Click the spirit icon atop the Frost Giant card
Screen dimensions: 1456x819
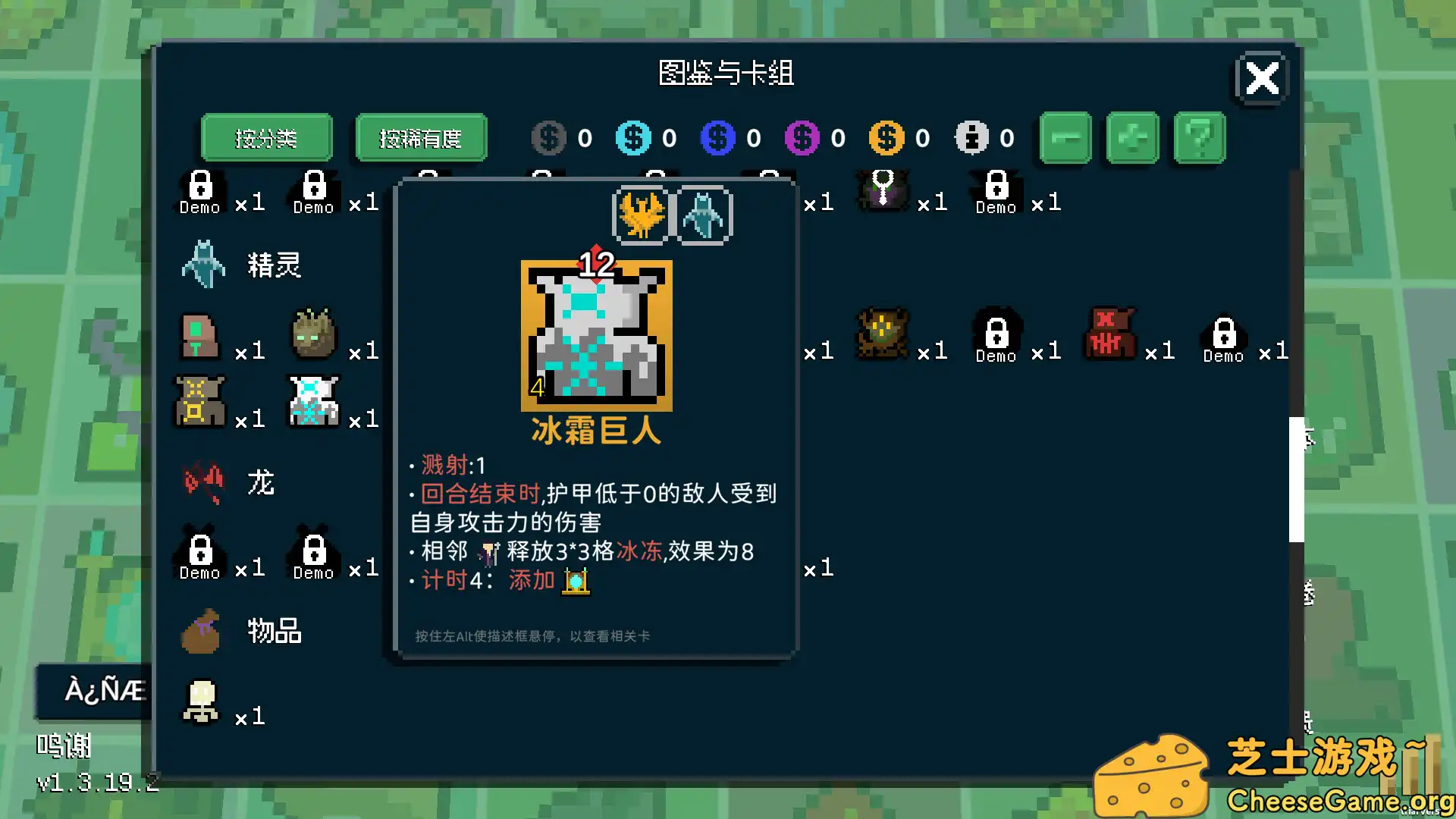pos(704,215)
